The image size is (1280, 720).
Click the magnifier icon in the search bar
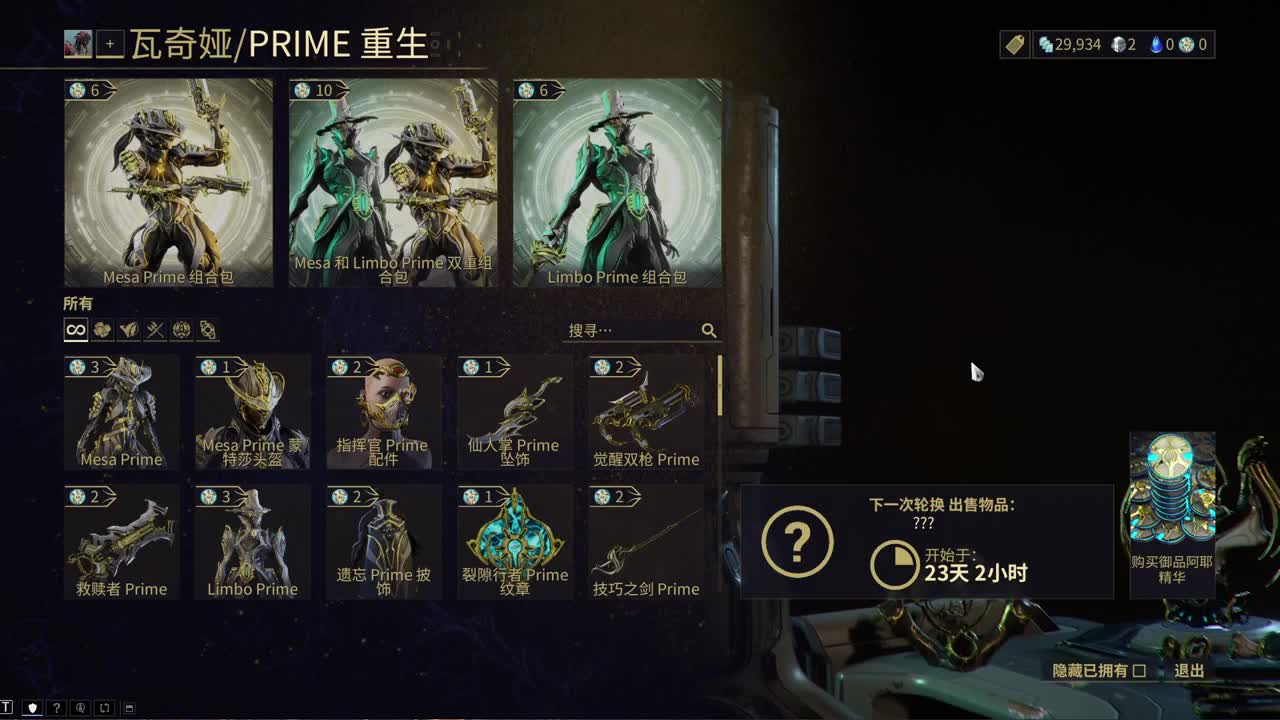pyautogui.click(x=710, y=330)
